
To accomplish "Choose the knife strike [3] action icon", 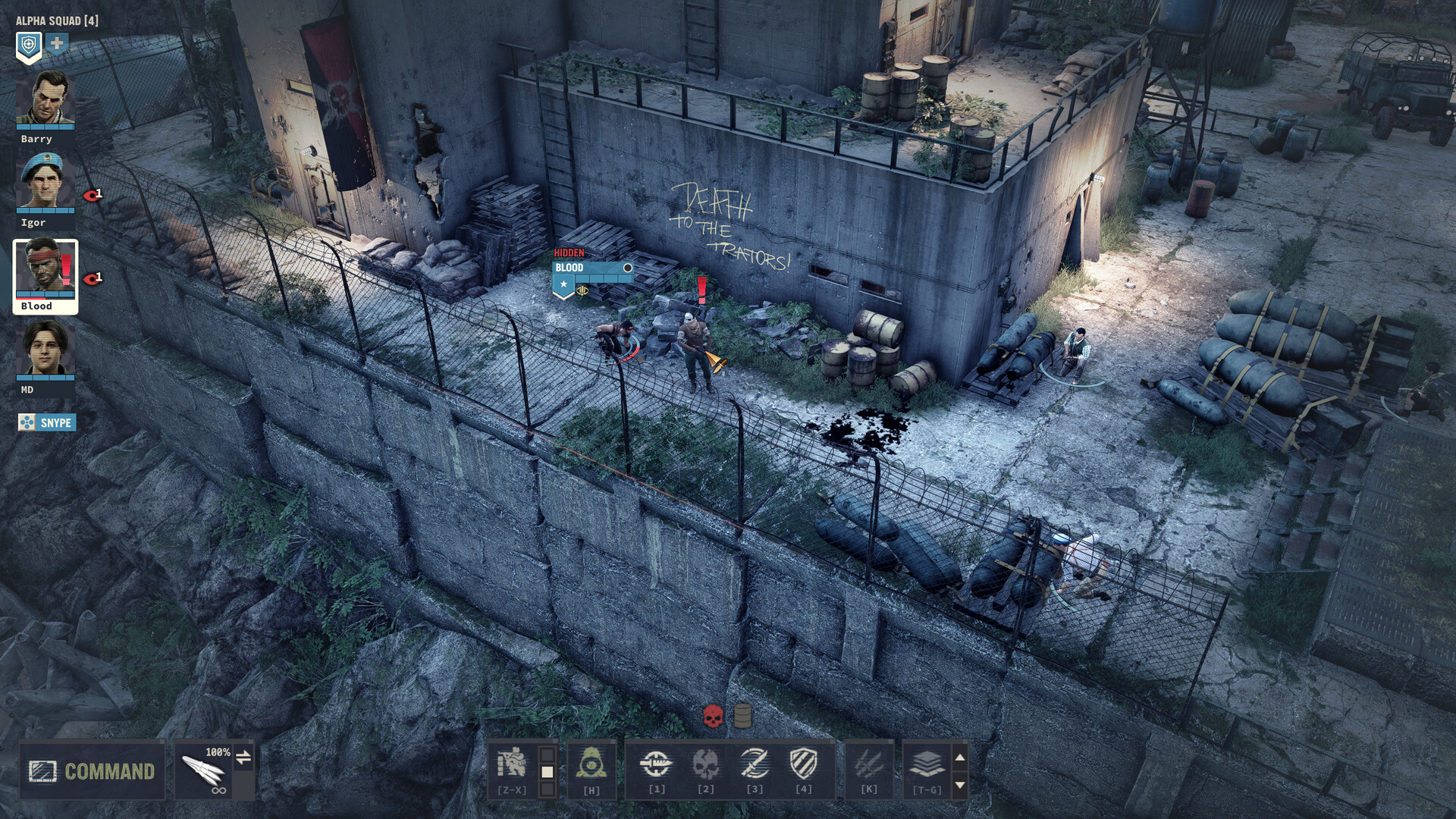I will [755, 764].
